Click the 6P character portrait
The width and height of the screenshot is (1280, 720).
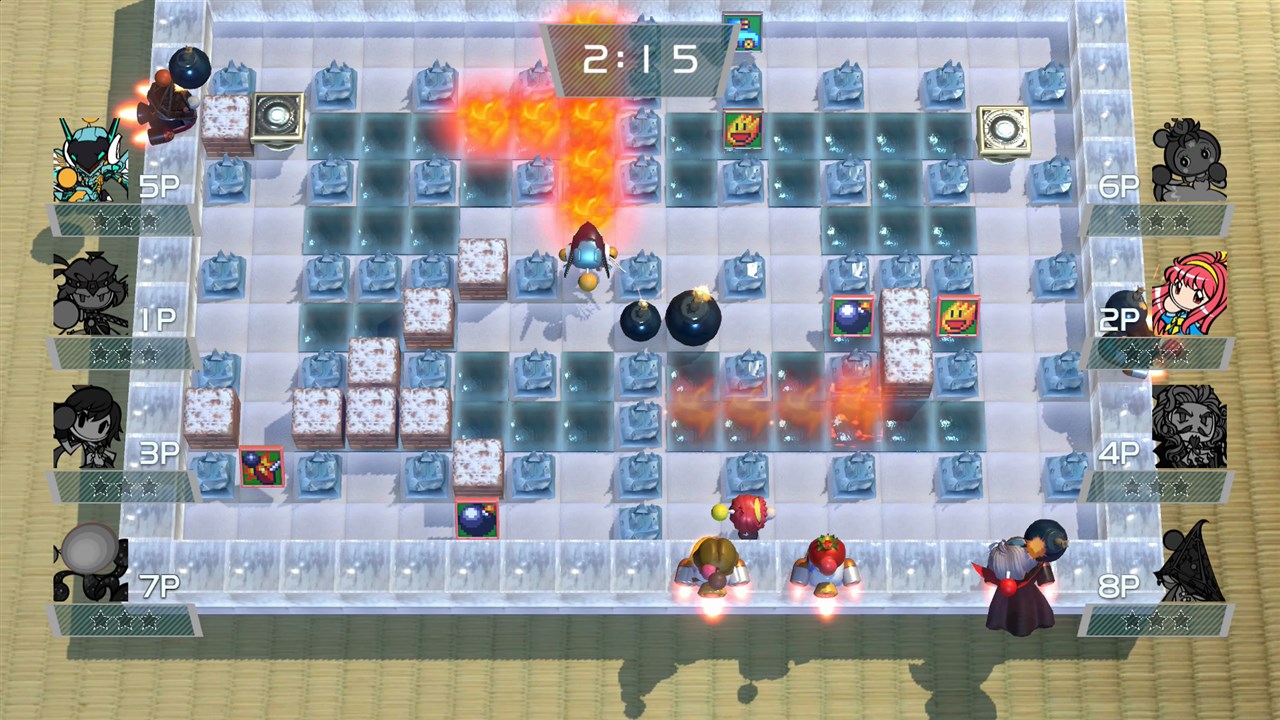[1188, 160]
